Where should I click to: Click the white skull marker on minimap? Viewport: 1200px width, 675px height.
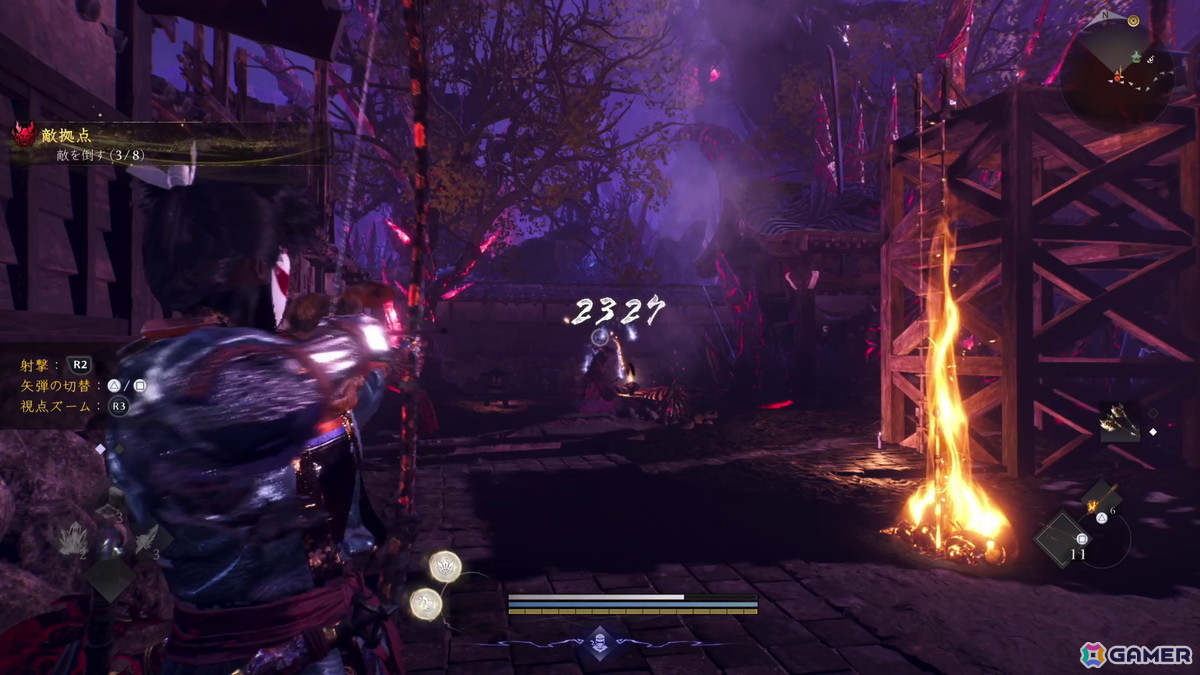(x=1149, y=60)
